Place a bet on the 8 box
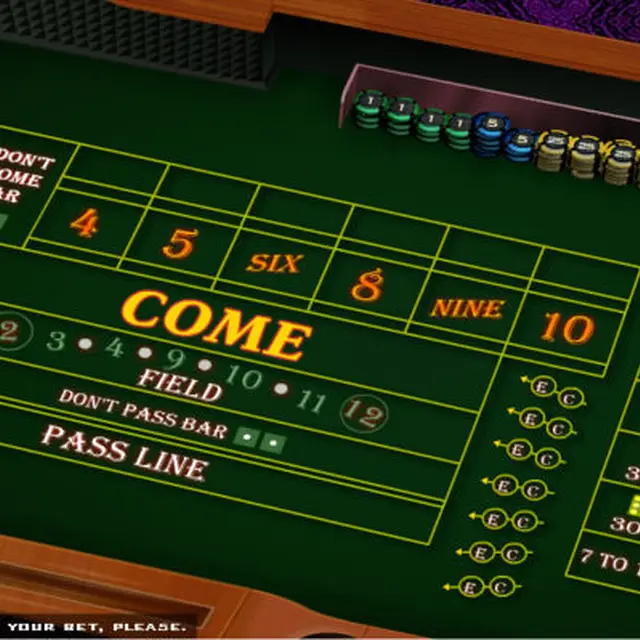The width and height of the screenshot is (640, 640). (367, 286)
